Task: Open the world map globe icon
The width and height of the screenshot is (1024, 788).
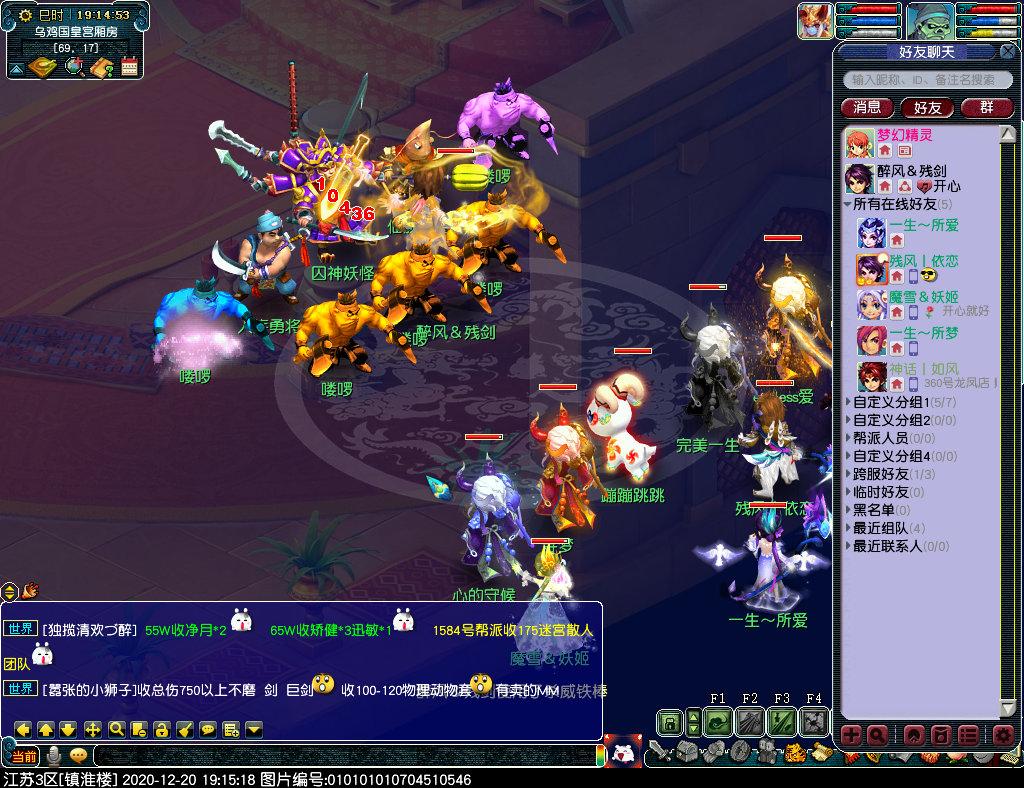Action: pyautogui.click(x=74, y=67)
